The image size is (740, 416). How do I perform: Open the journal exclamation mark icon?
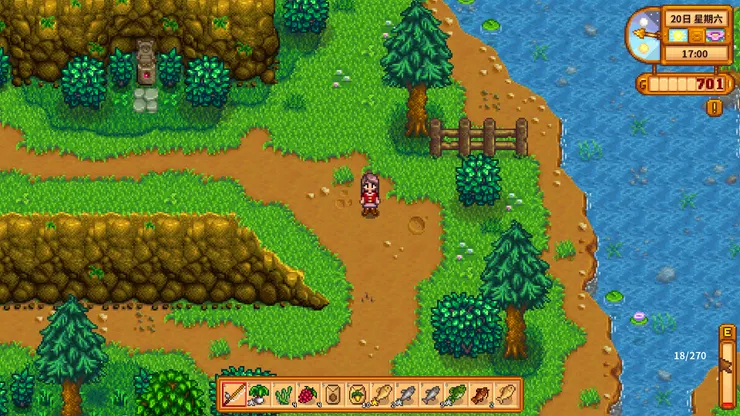coord(714,107)
